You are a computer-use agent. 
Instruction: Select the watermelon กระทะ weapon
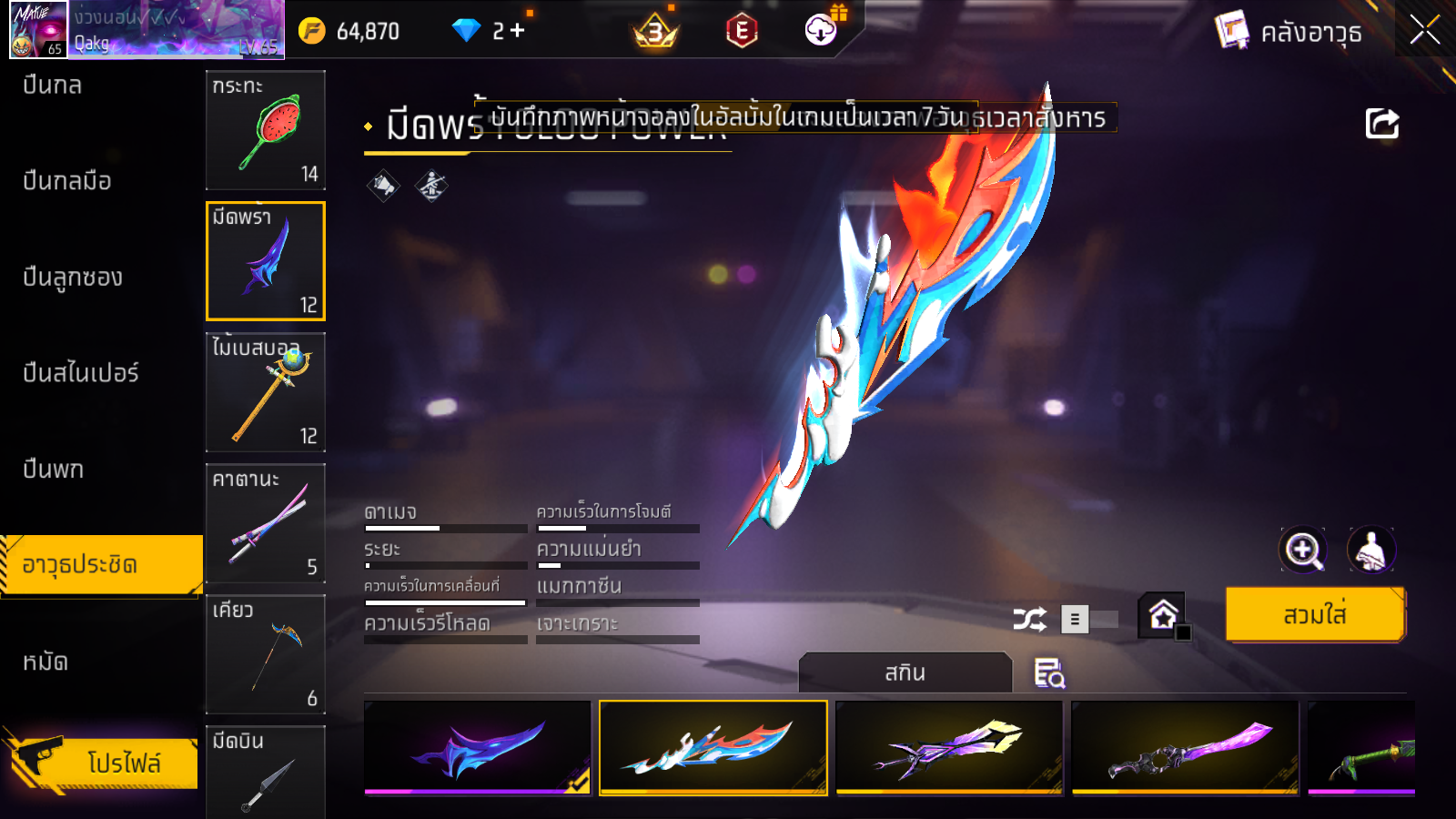click(266, 130)
